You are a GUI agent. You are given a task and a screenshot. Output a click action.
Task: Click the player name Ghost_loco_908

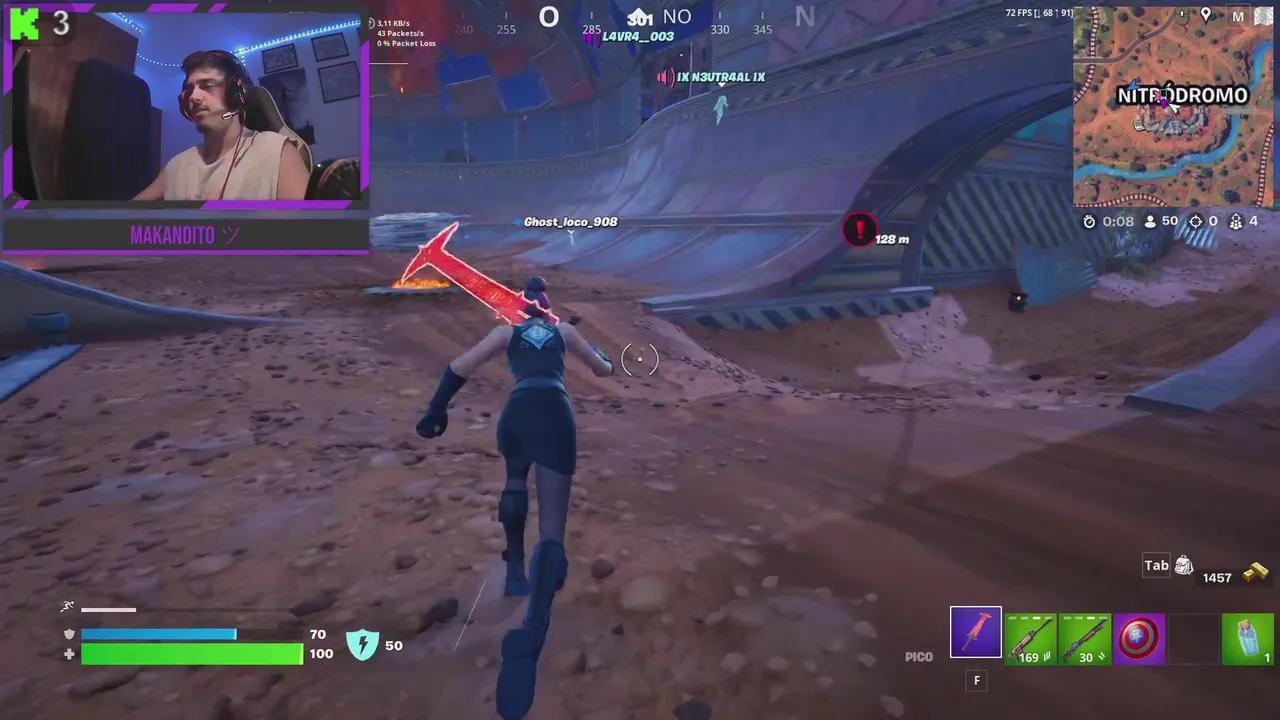[x=570, y=221]
